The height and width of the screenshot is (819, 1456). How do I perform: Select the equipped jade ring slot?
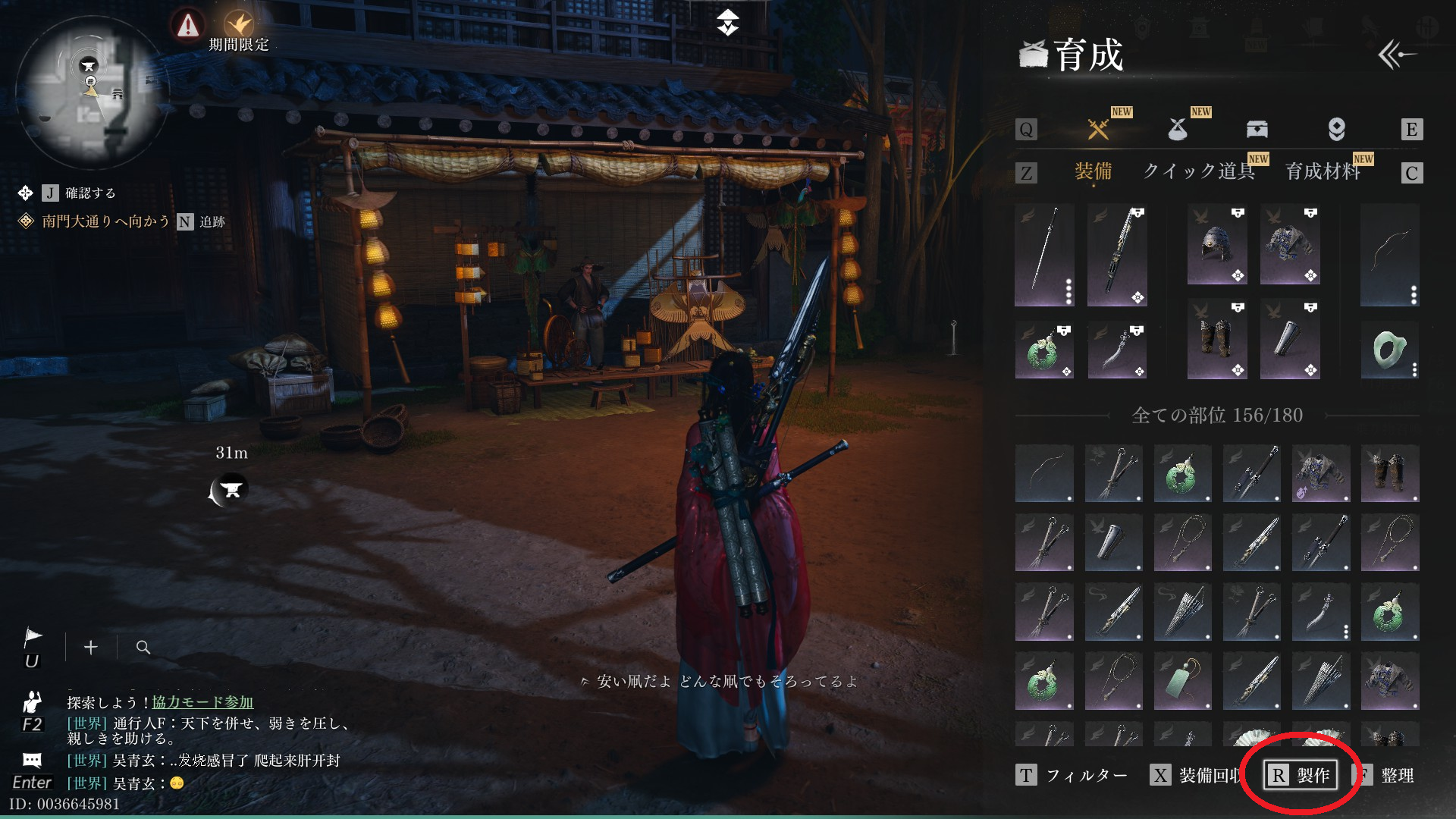tap(1389, 350)
